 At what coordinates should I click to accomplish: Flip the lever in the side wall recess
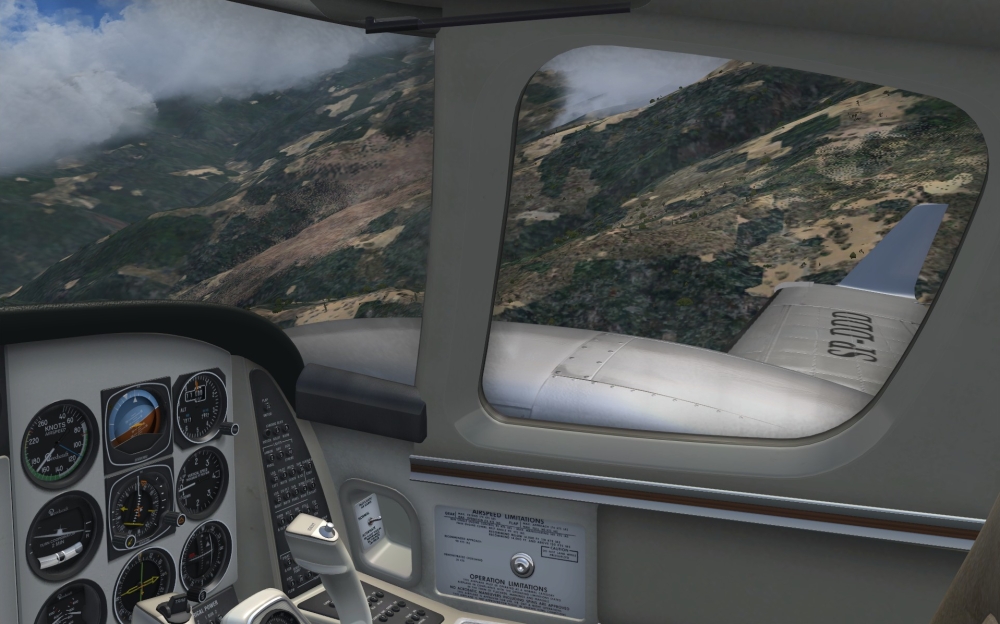pos(374,520)
